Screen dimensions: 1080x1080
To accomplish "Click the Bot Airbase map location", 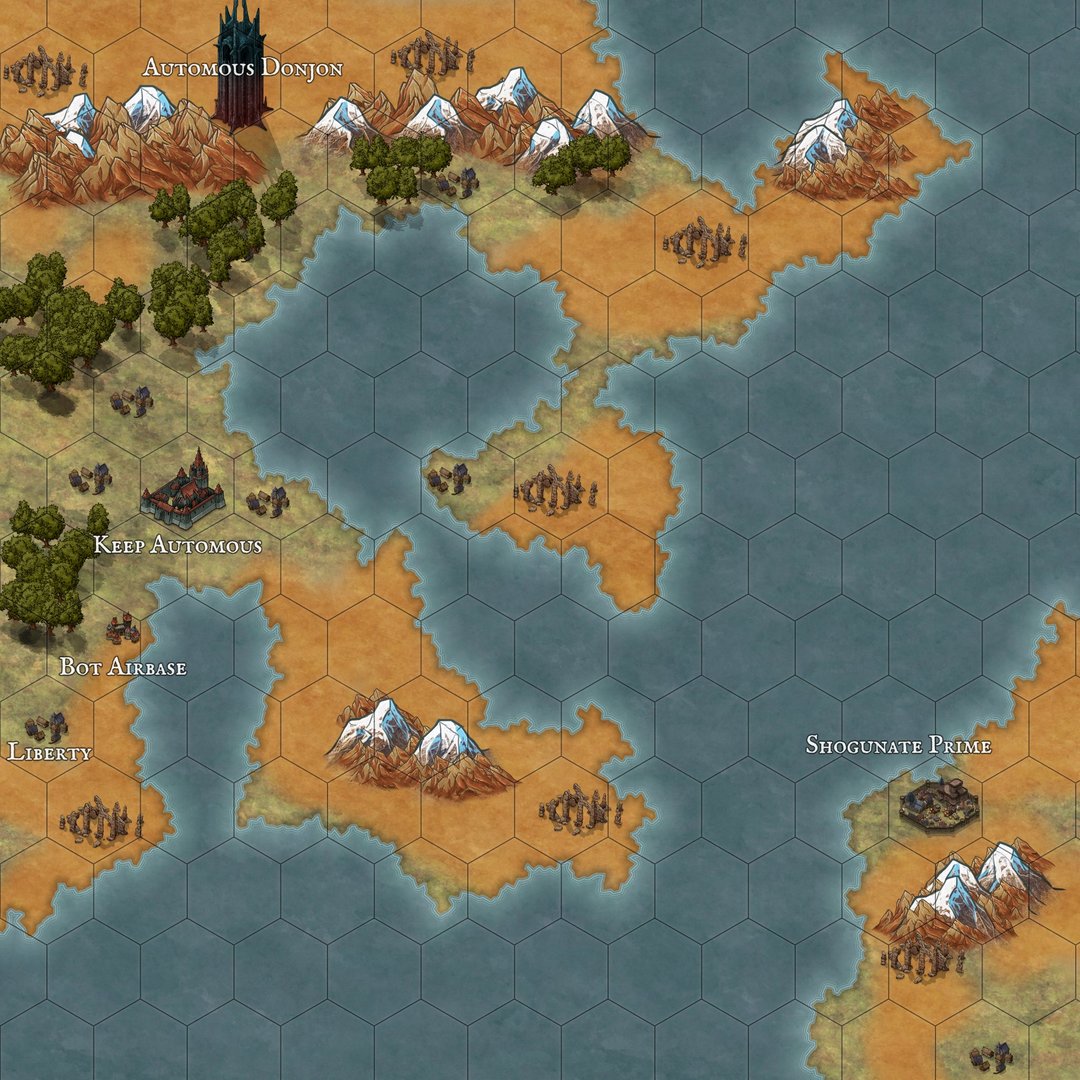I will click(123, 630).
